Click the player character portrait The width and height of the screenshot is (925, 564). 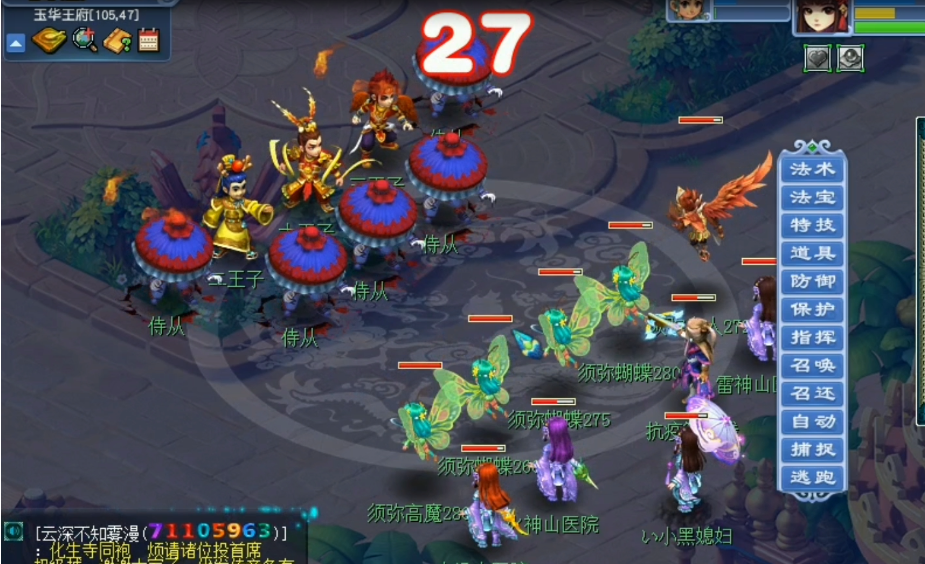pyautogui.click(x=822, y=16)
